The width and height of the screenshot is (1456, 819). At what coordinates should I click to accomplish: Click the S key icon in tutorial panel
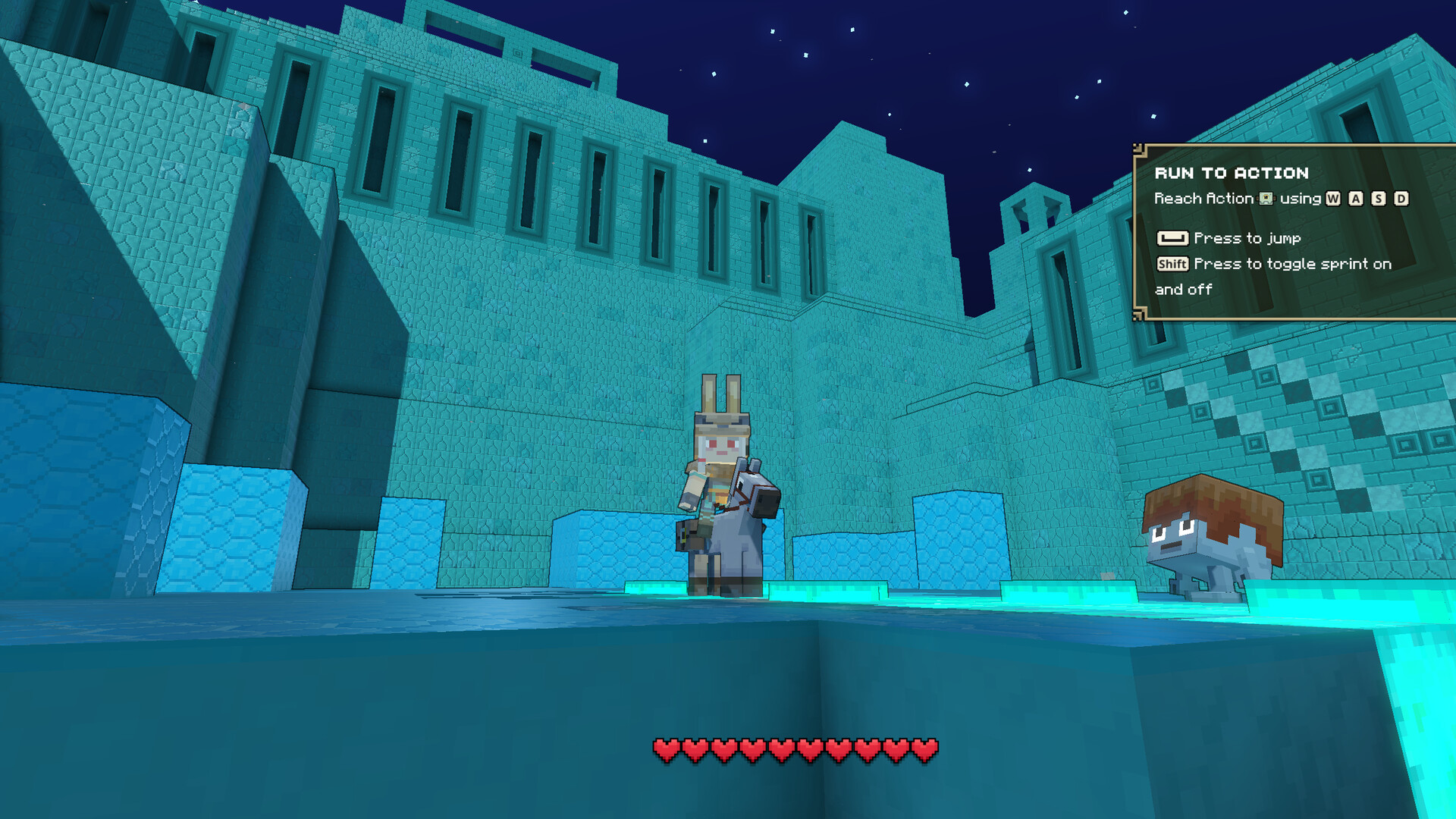[1379, 199]
